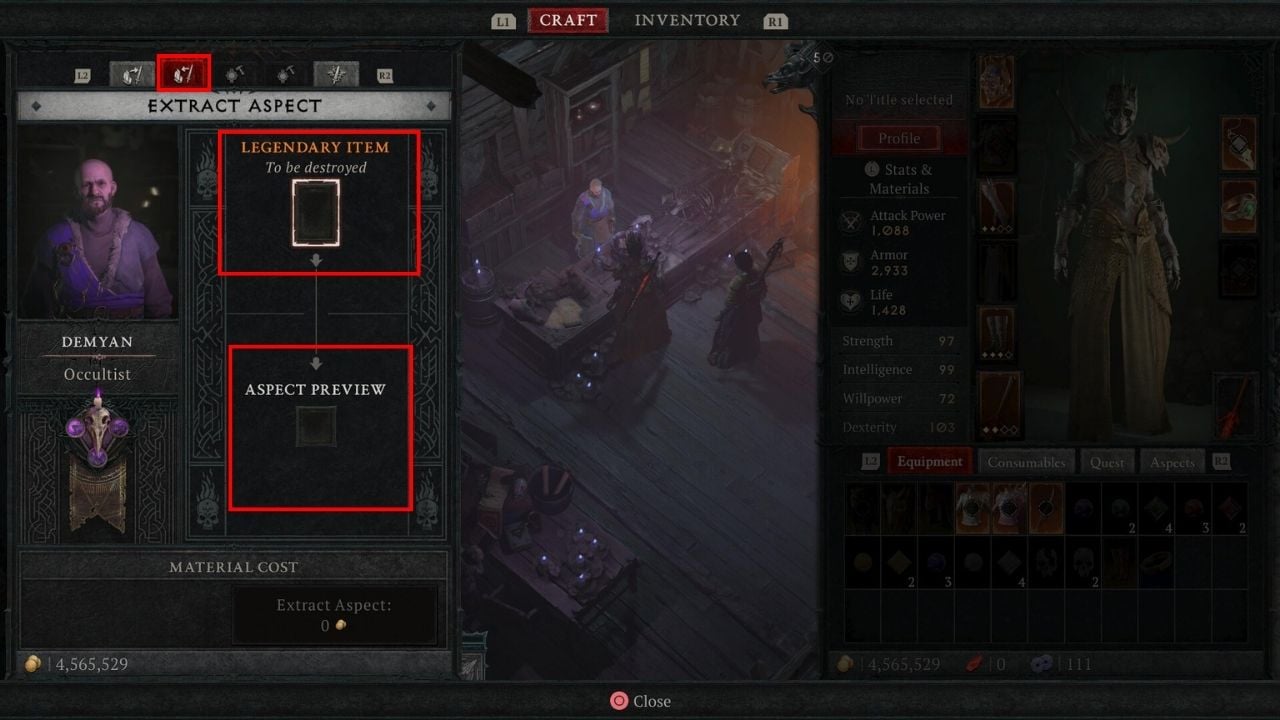Open the first hammer crafting icon
The height and width of the screenshot is (720, 1280).
point(235,73)
